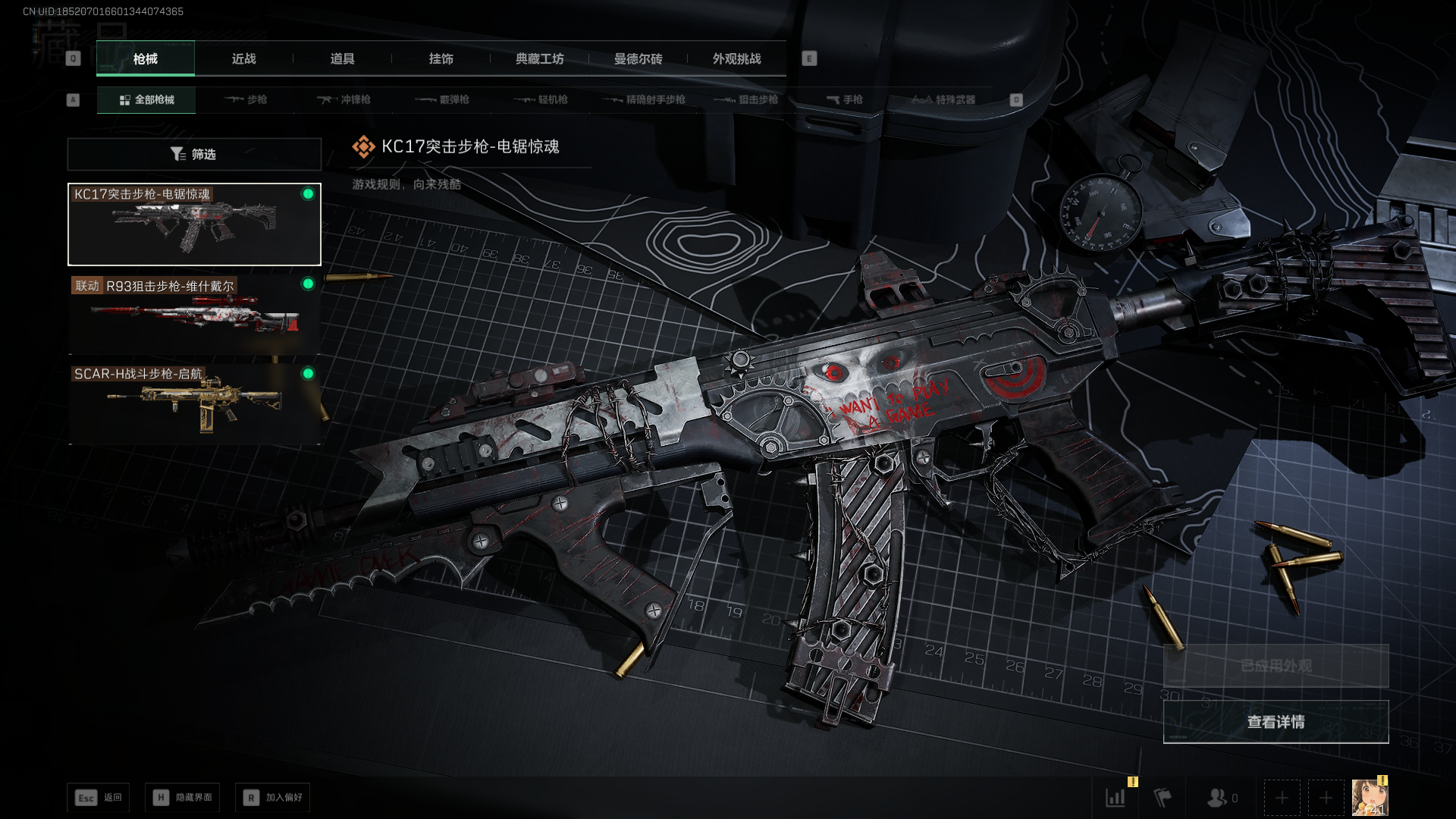Open the 曼德尔砖 tab
The width and height of the screenshot is (1456, 819).
click(x=638, y=59)
